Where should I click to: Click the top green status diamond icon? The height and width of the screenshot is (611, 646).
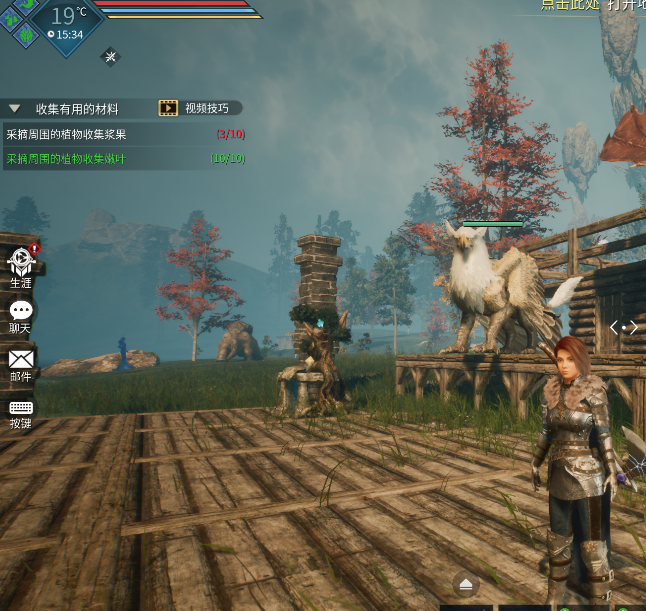pos(27,5)
